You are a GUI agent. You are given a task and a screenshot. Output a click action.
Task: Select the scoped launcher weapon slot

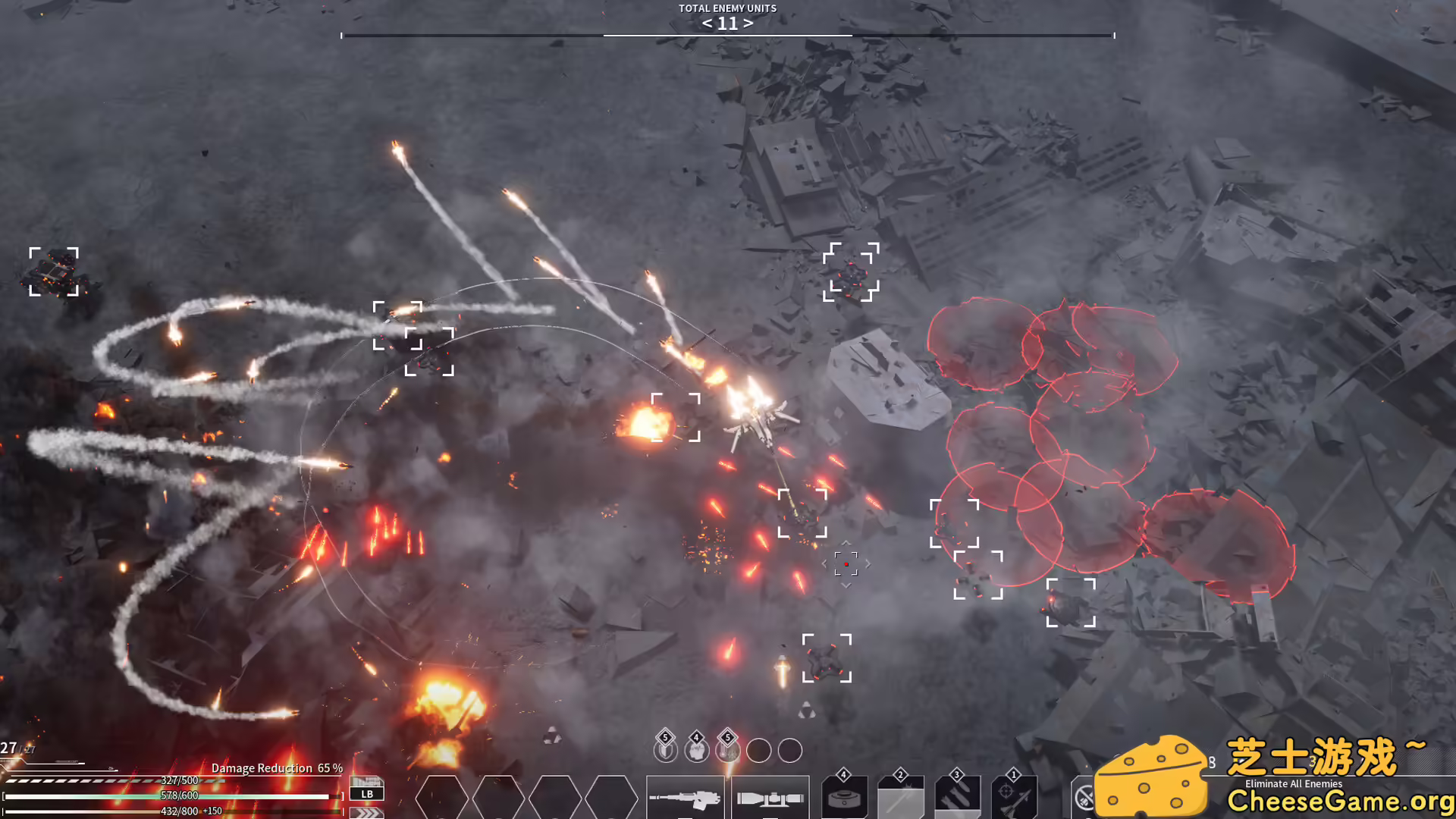[770, 798]
